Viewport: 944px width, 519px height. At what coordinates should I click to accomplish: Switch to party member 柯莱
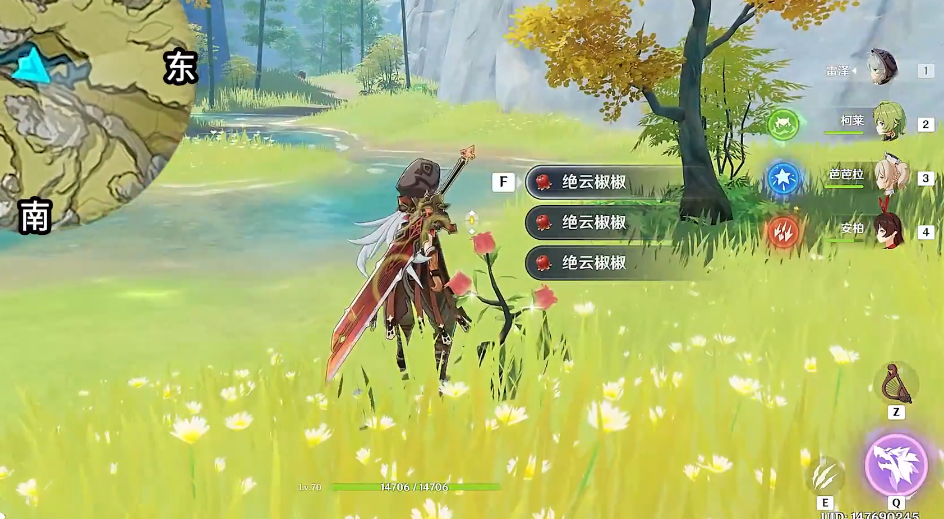(x=887, y=121)
